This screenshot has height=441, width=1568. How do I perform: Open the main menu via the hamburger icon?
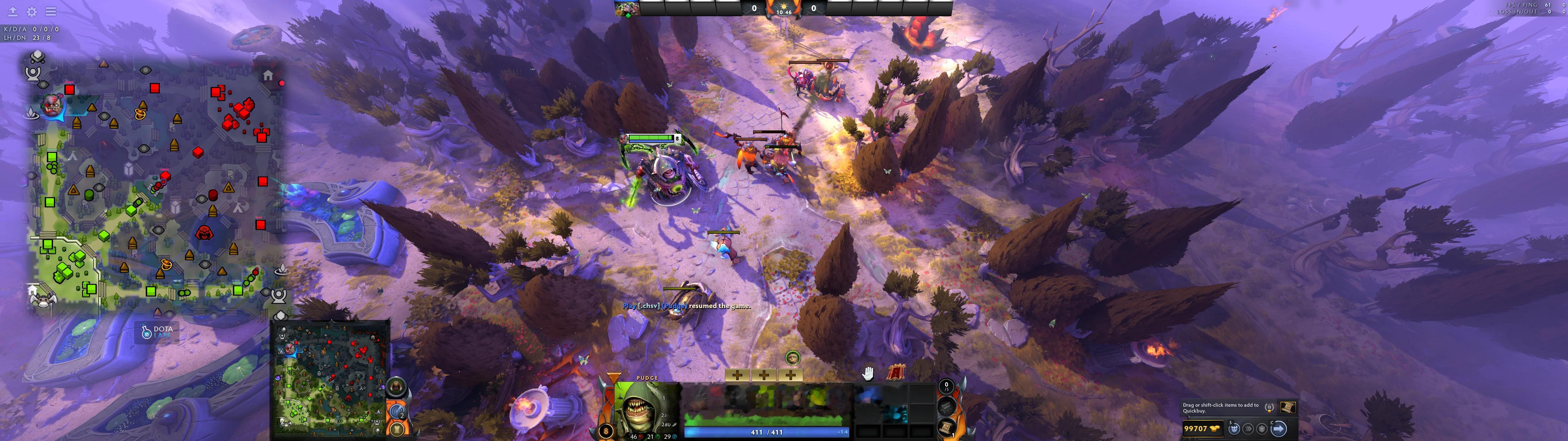[x=51, y=11]
